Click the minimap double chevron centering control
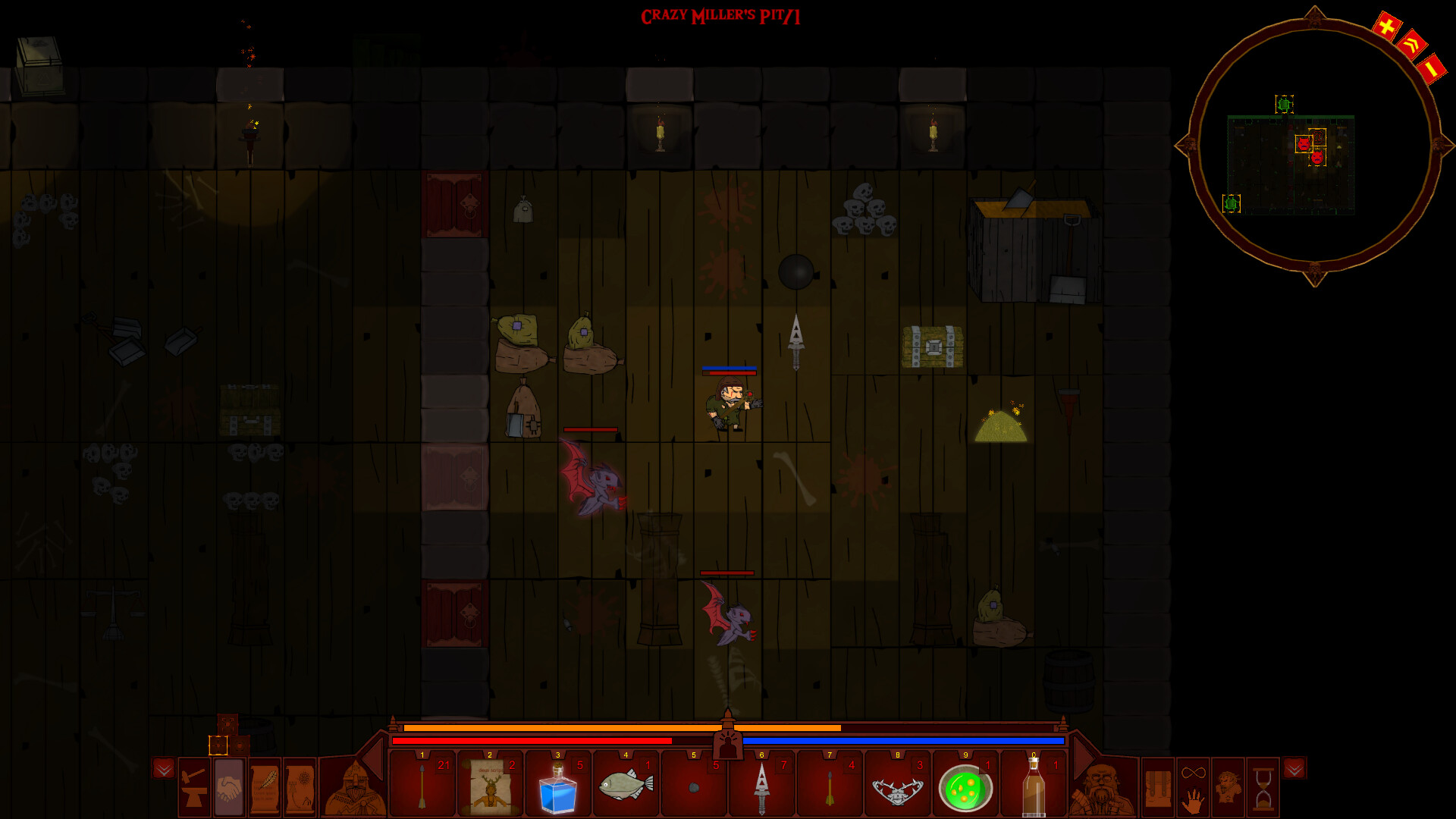The width and height of the screenshot is (1456, 819). tap(1411, 45)
